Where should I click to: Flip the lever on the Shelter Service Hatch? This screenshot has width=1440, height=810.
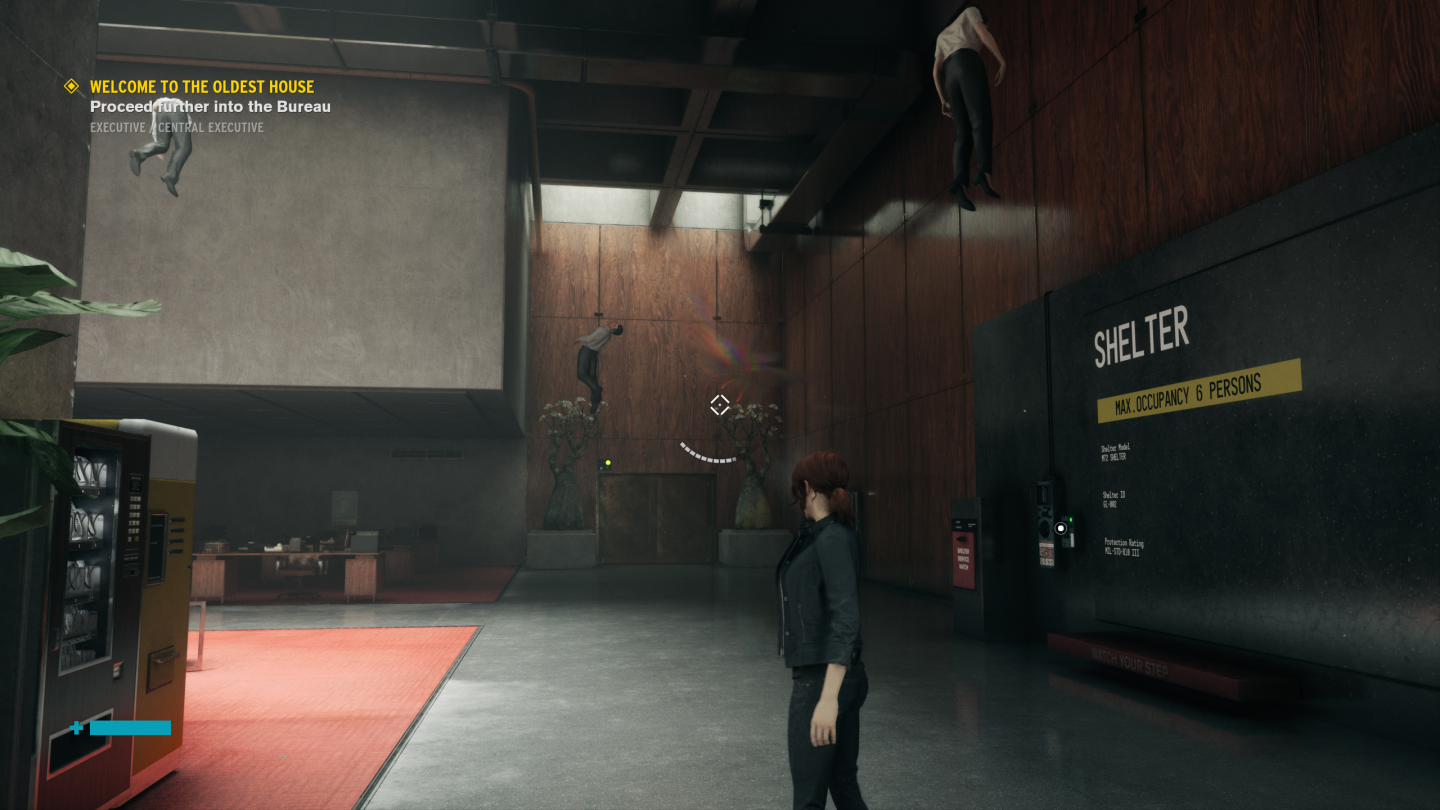pos(963,540)
